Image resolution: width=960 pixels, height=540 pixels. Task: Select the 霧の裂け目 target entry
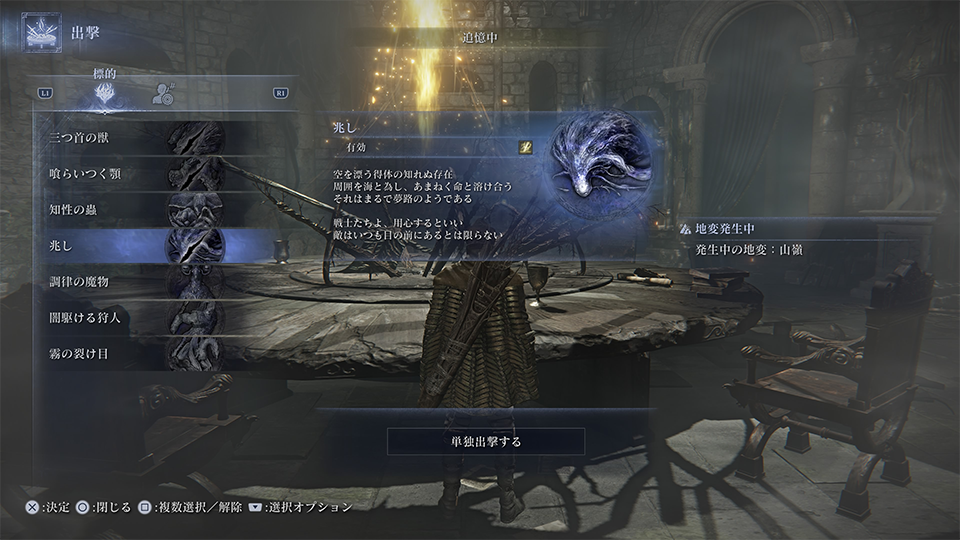(150, 354)
